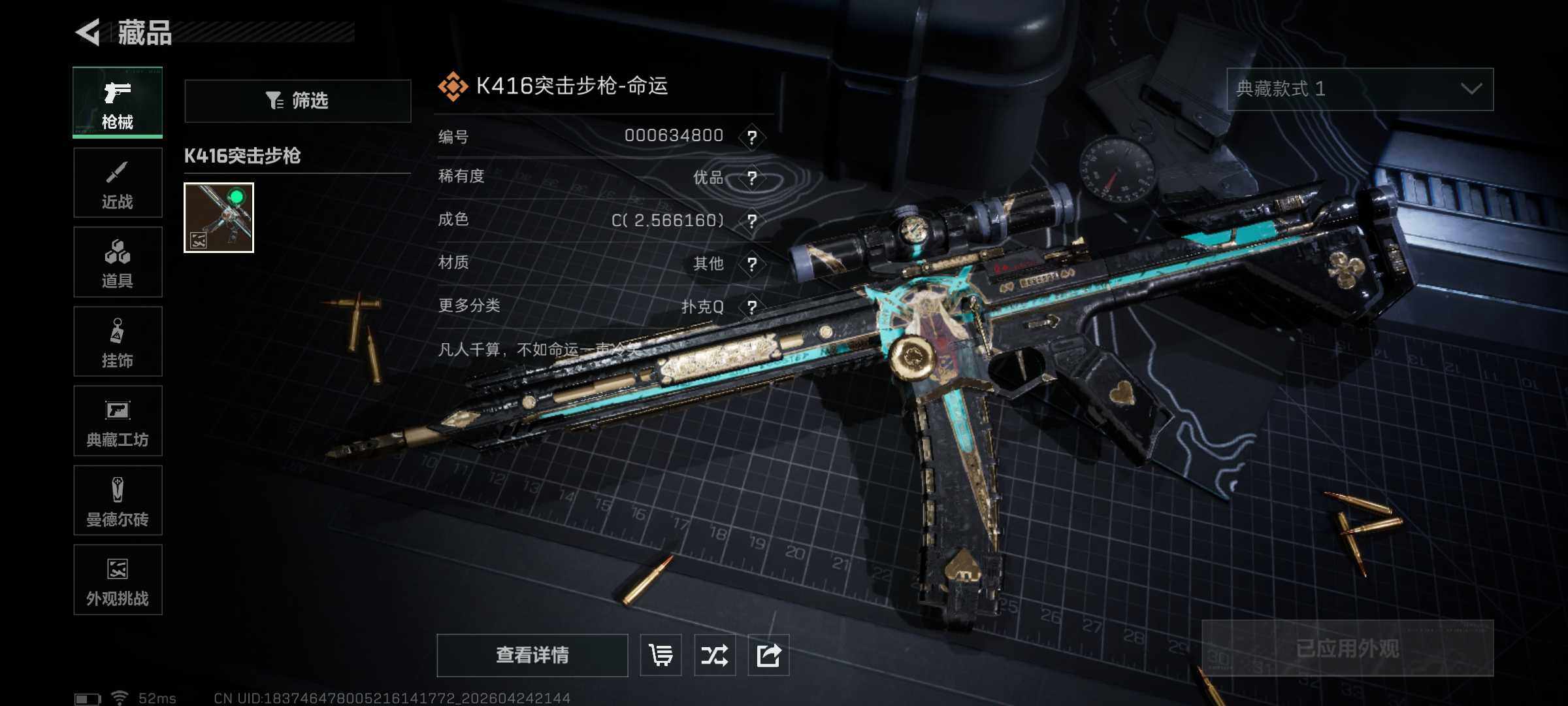This screenshot has height=706, width=1568.
Task: Share the weapon skin via share icon
Action: (x=768, y=655)
